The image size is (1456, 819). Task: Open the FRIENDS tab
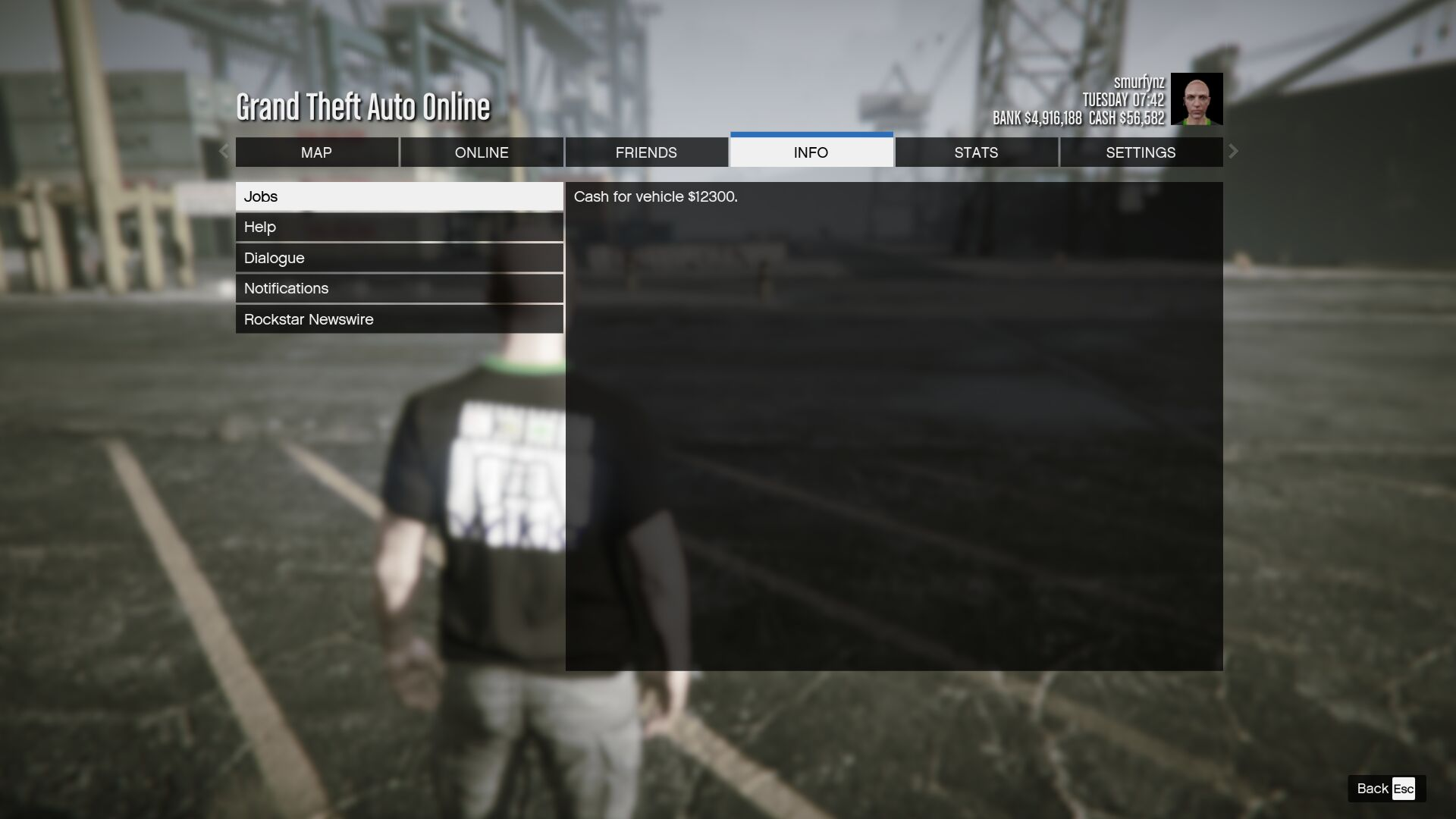pyautogui.click(x=646, y=152)
